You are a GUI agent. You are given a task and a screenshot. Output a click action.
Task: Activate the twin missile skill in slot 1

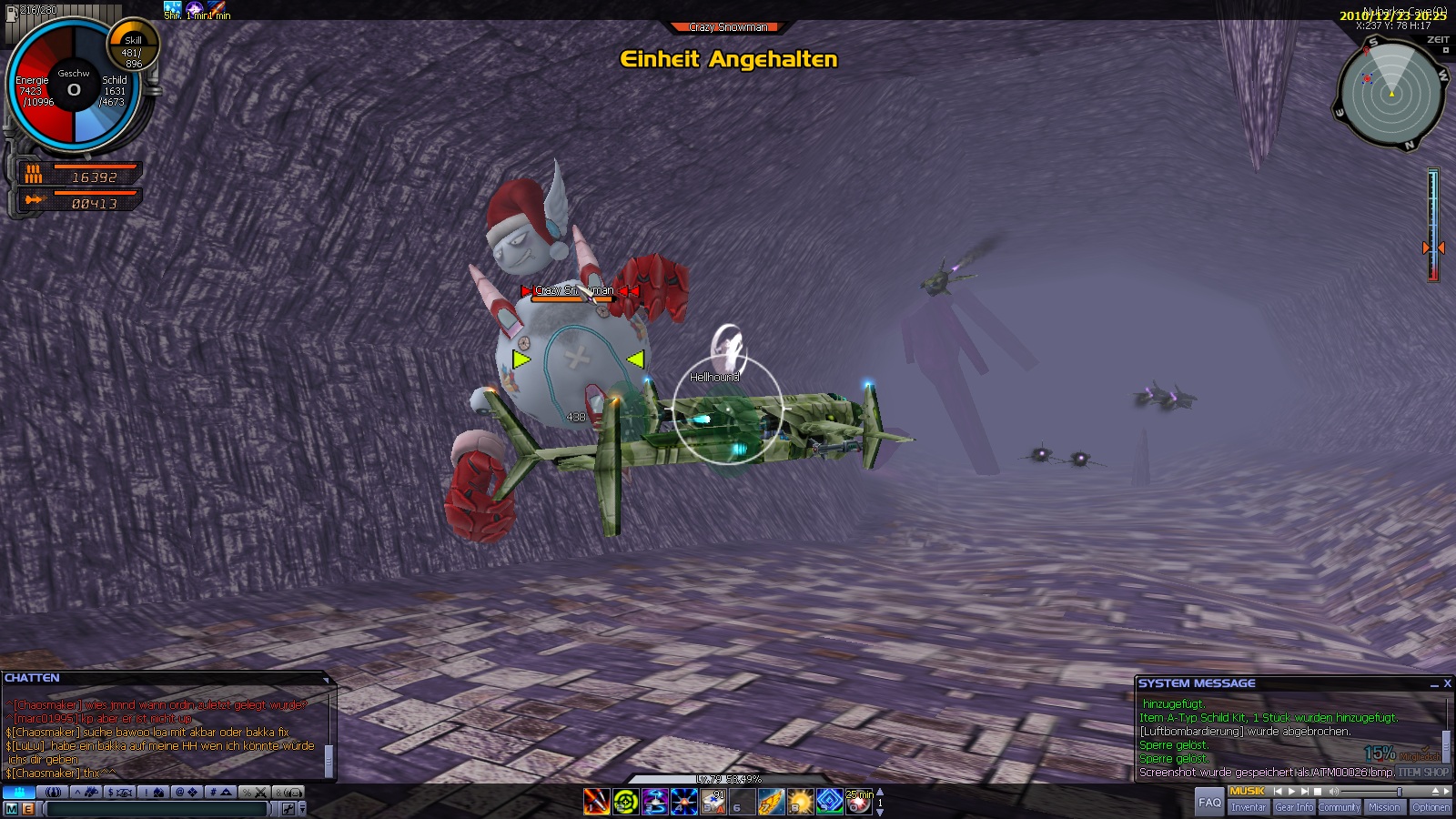pyautogui.click(x=596, y=802)
